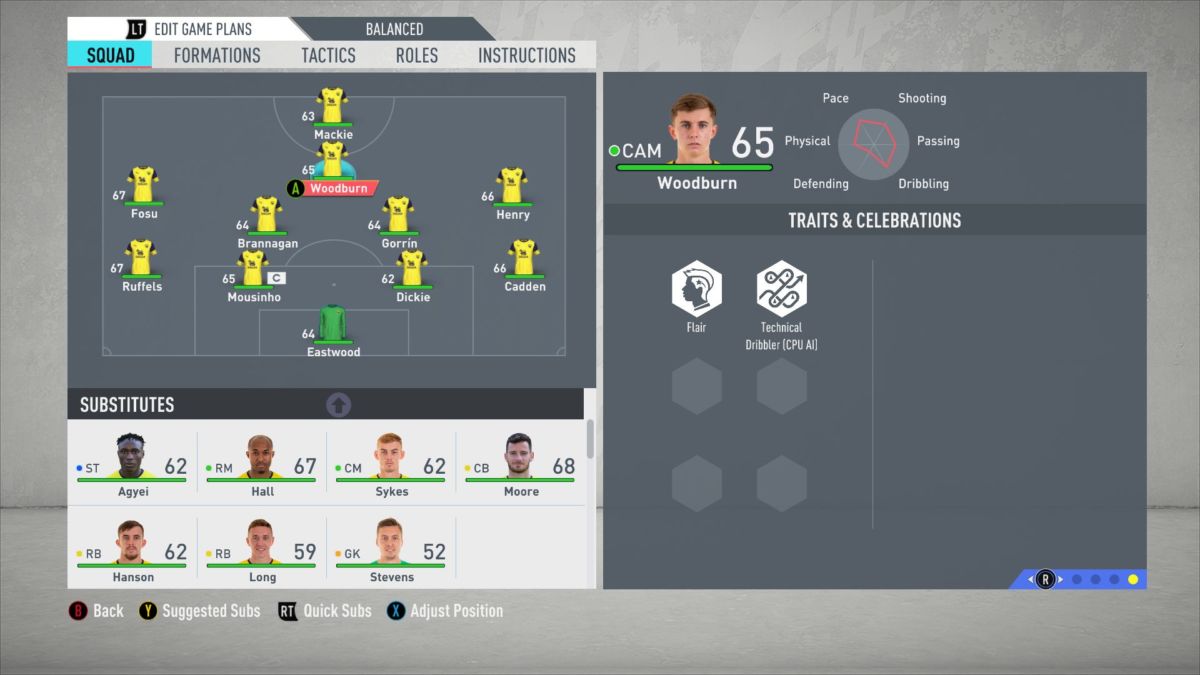Select the Technical Dribbler trait icon
The image size is (1200, 675).
pos(781,289)
